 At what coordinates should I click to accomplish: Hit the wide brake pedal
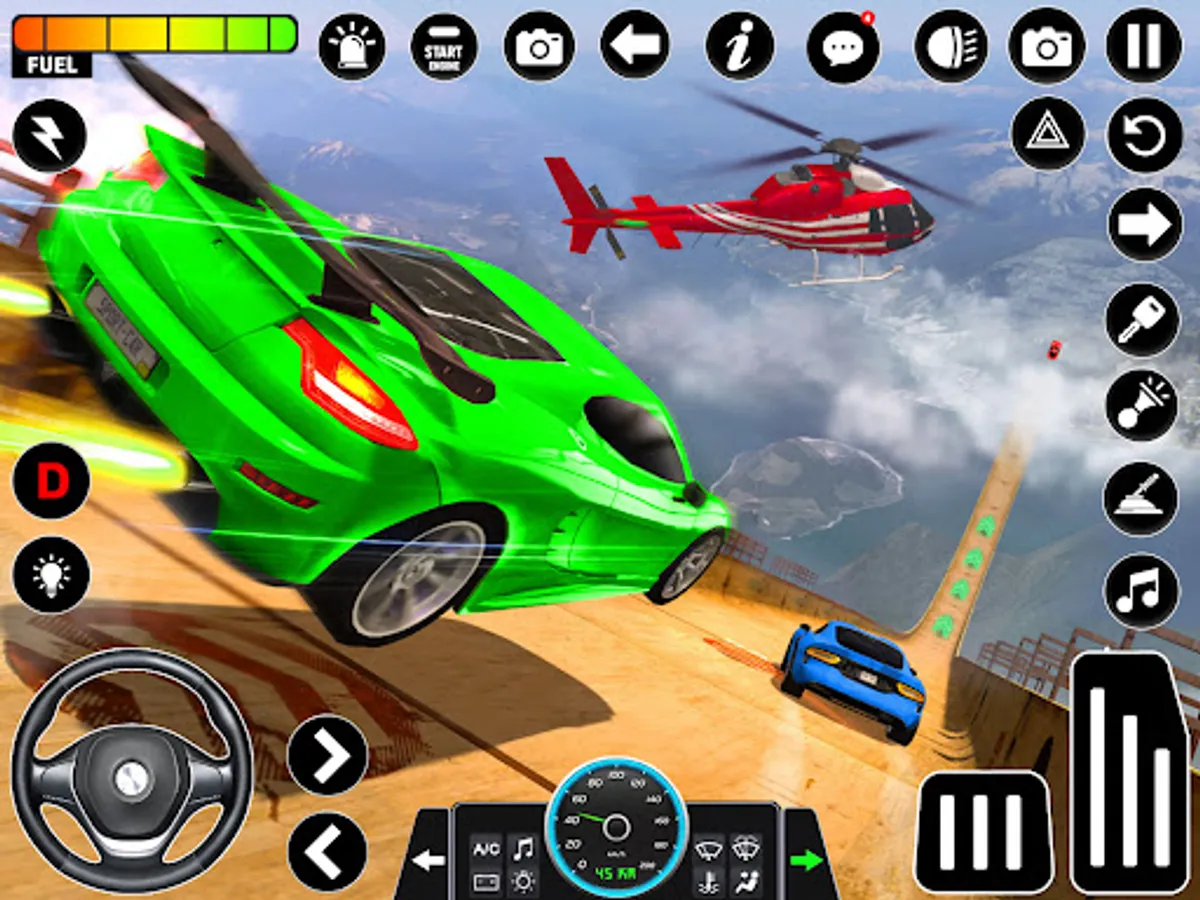(x=984, y=830)
